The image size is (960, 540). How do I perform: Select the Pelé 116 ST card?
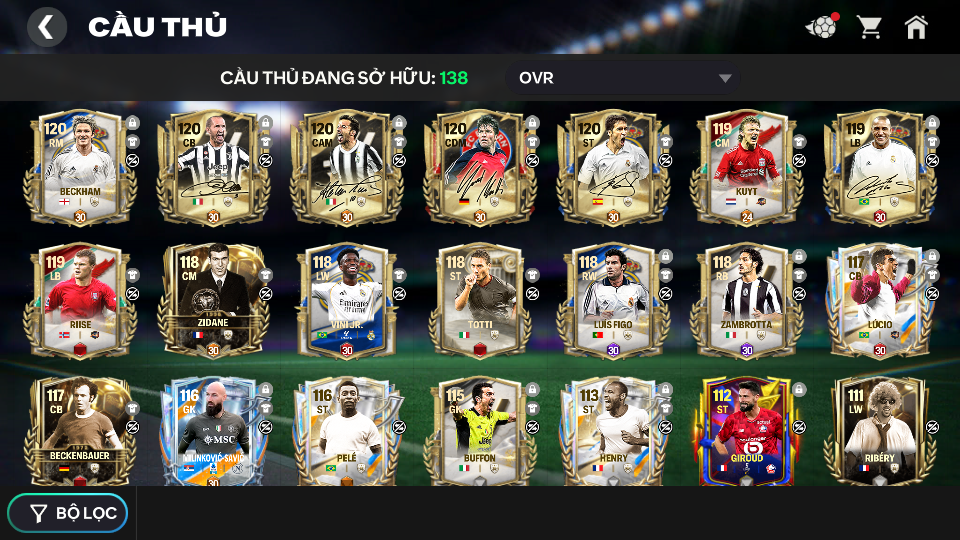(346, 430)
